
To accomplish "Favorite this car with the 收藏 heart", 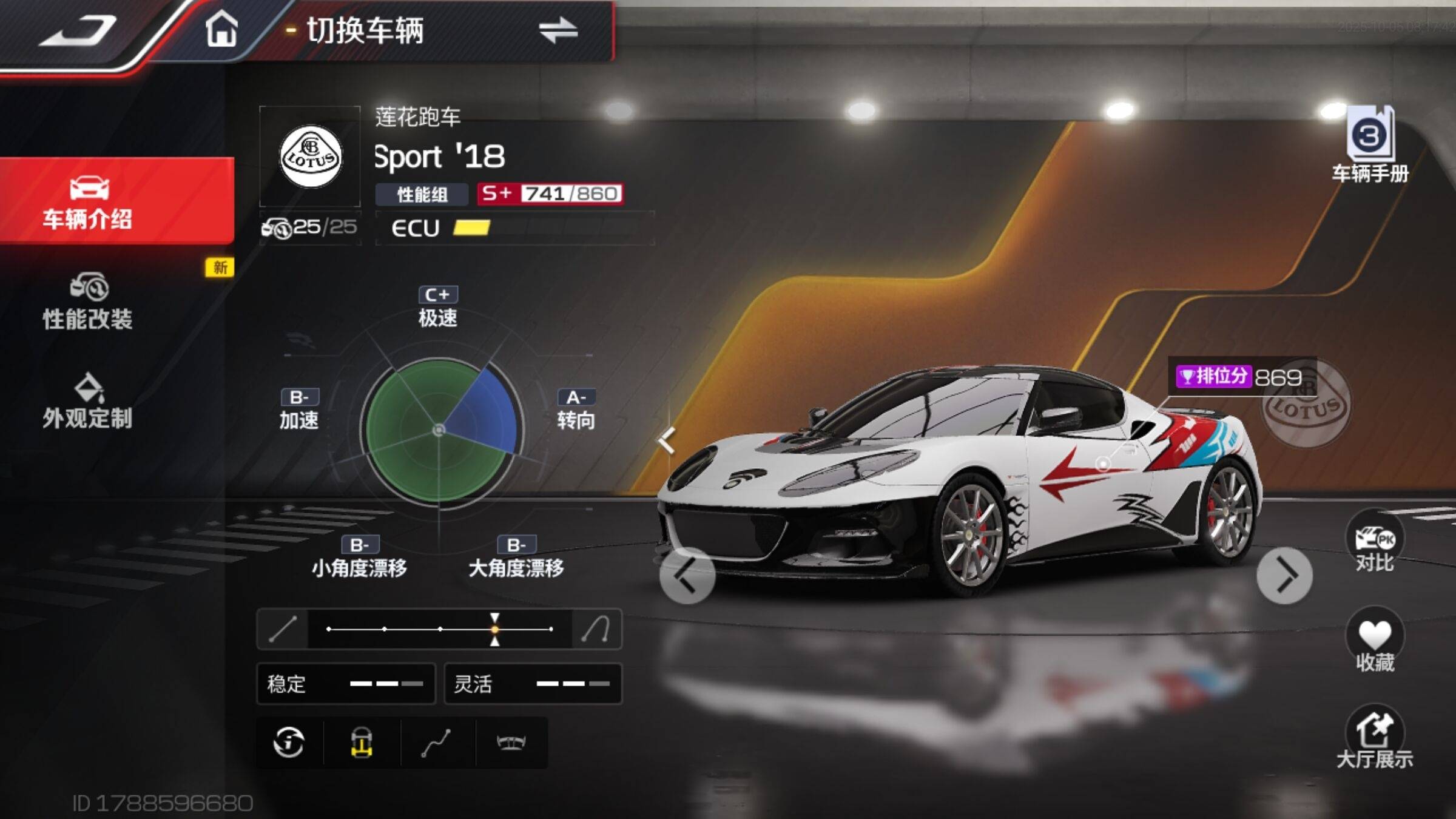I will [1375, 642].
